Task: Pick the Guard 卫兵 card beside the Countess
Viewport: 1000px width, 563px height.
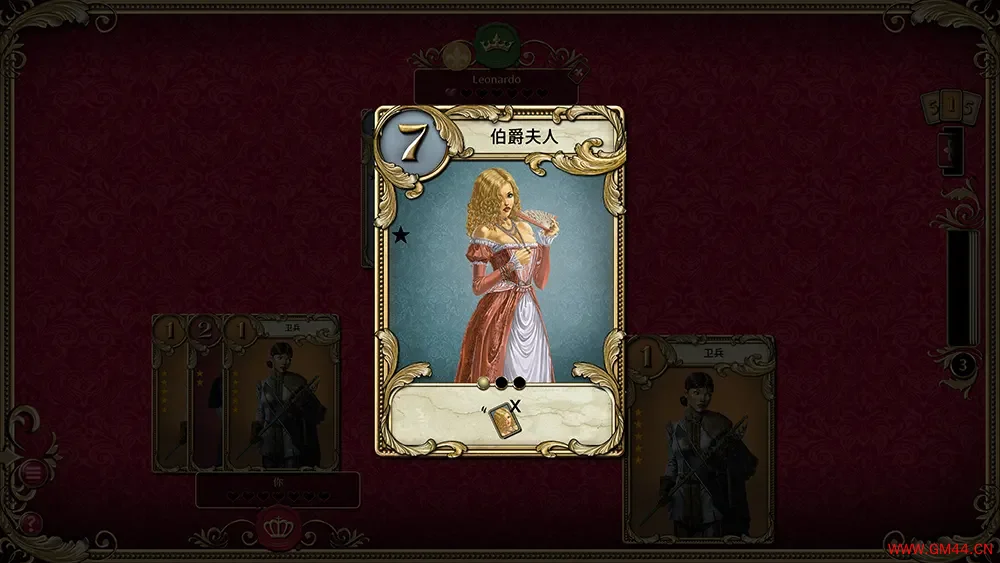Action: pos(699,438)
